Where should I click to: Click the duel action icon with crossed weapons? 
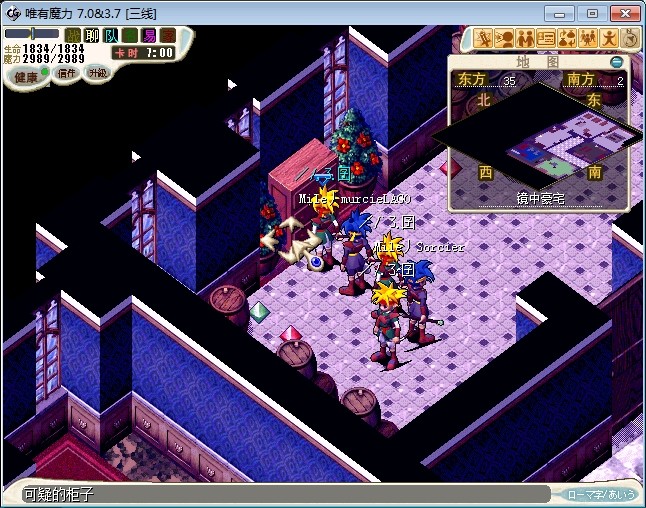(484, 39)
